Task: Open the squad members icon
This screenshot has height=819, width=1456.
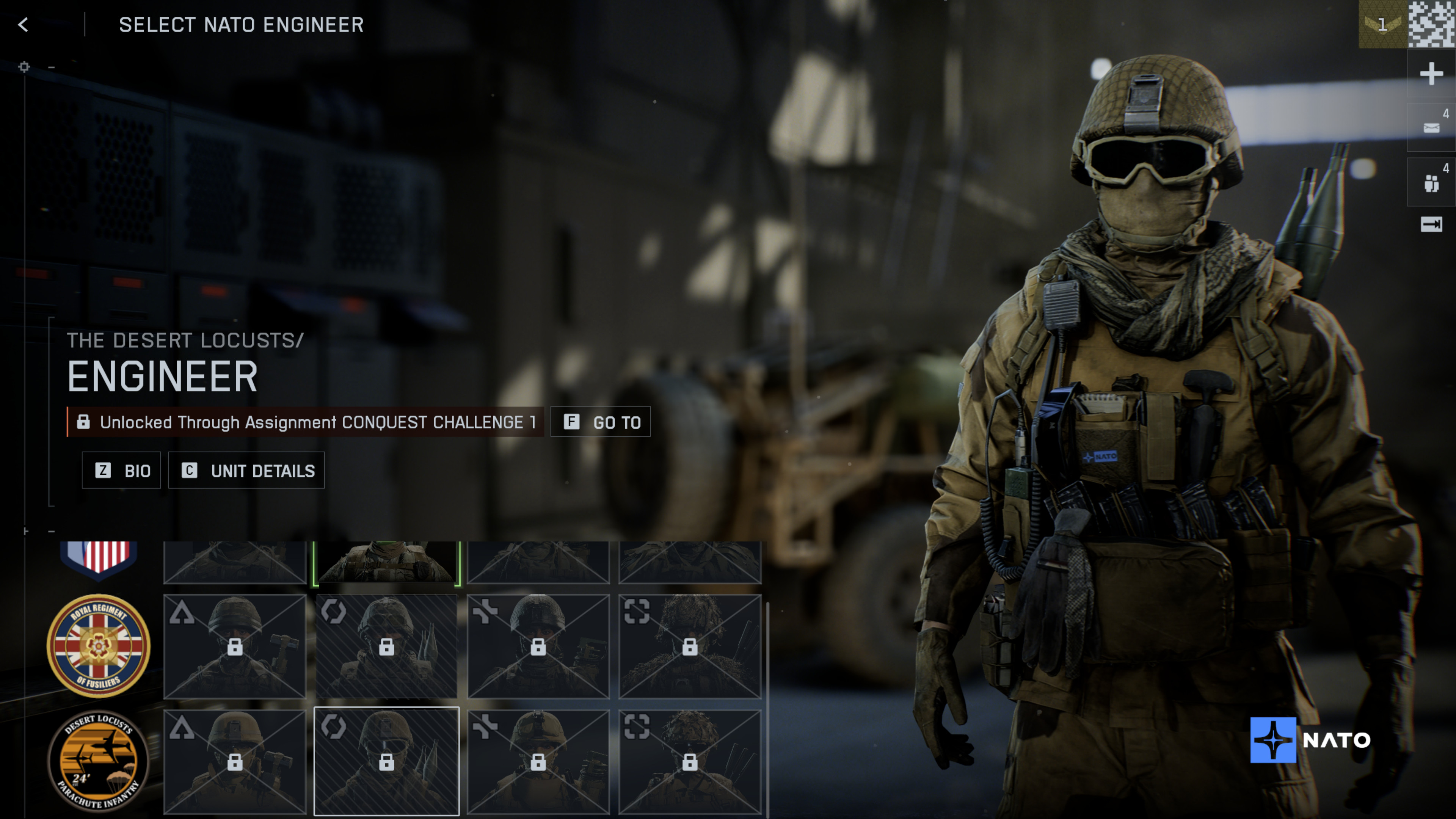Action: [1431, 182]
